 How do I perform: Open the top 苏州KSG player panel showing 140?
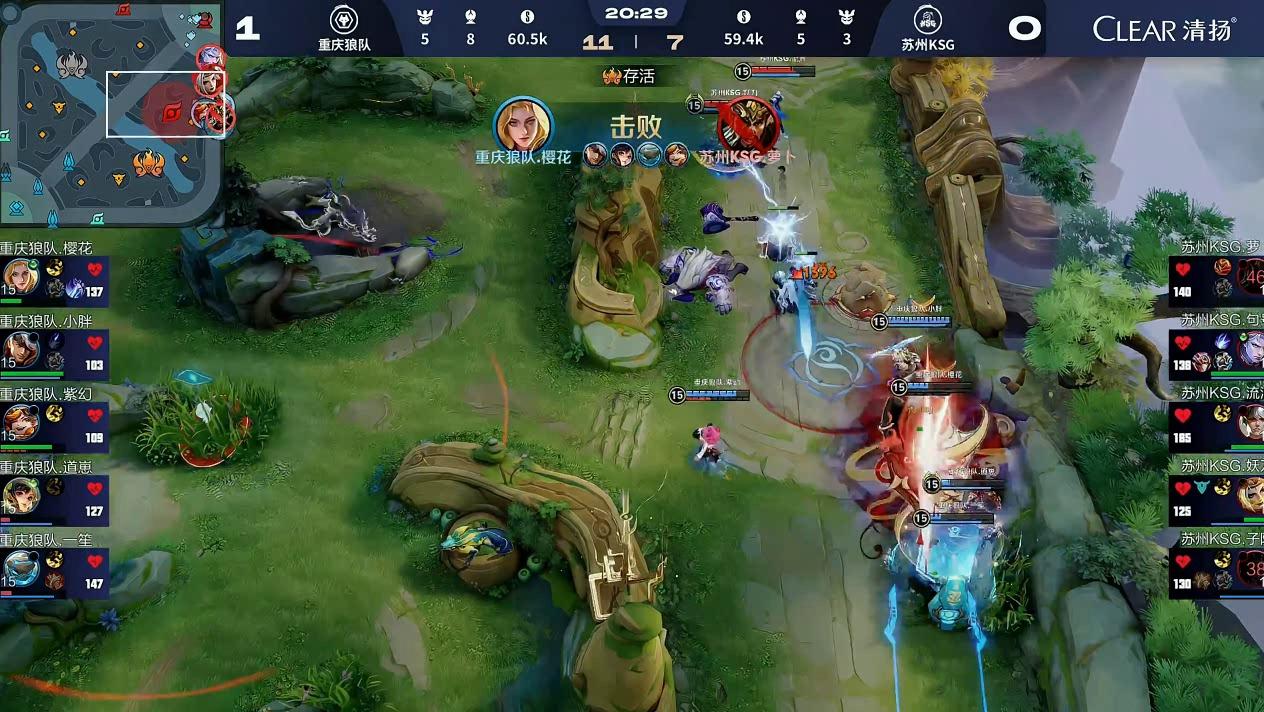point(1216,275)
